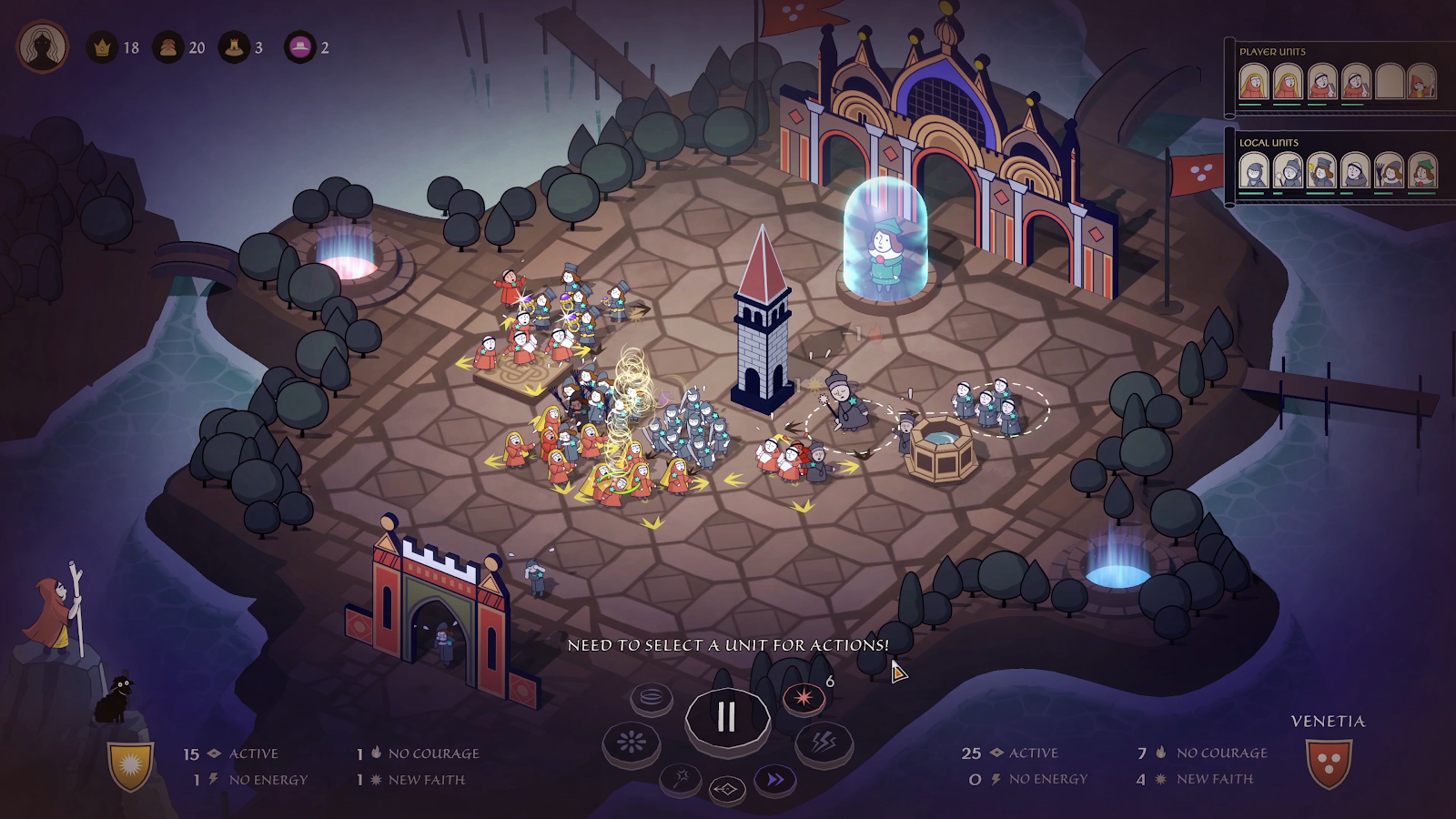This screenshot has height=819, width=1456.
Task: Select the local unit holding a yellow flower
Action: (x=1321, y=171)
